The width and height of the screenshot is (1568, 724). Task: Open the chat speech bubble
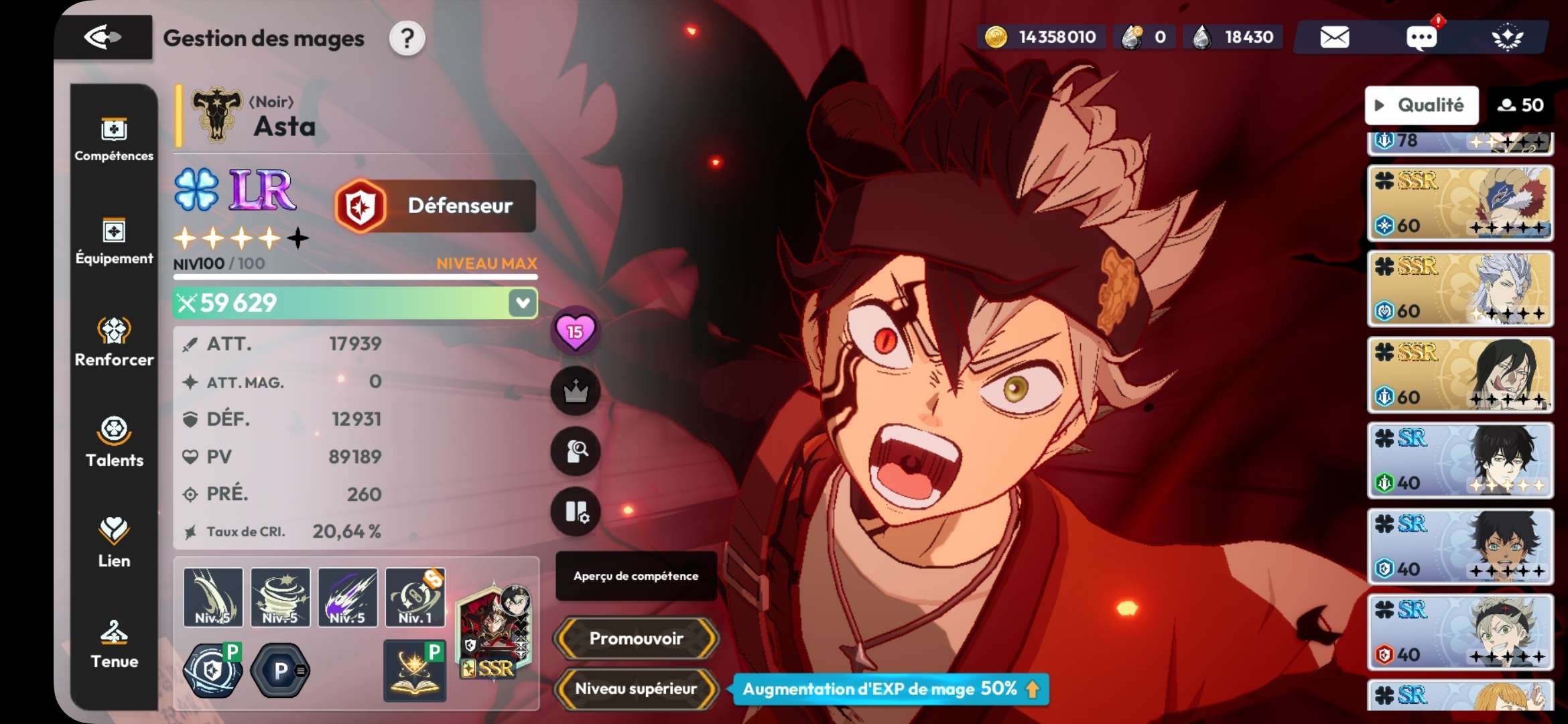(1421, 38)
